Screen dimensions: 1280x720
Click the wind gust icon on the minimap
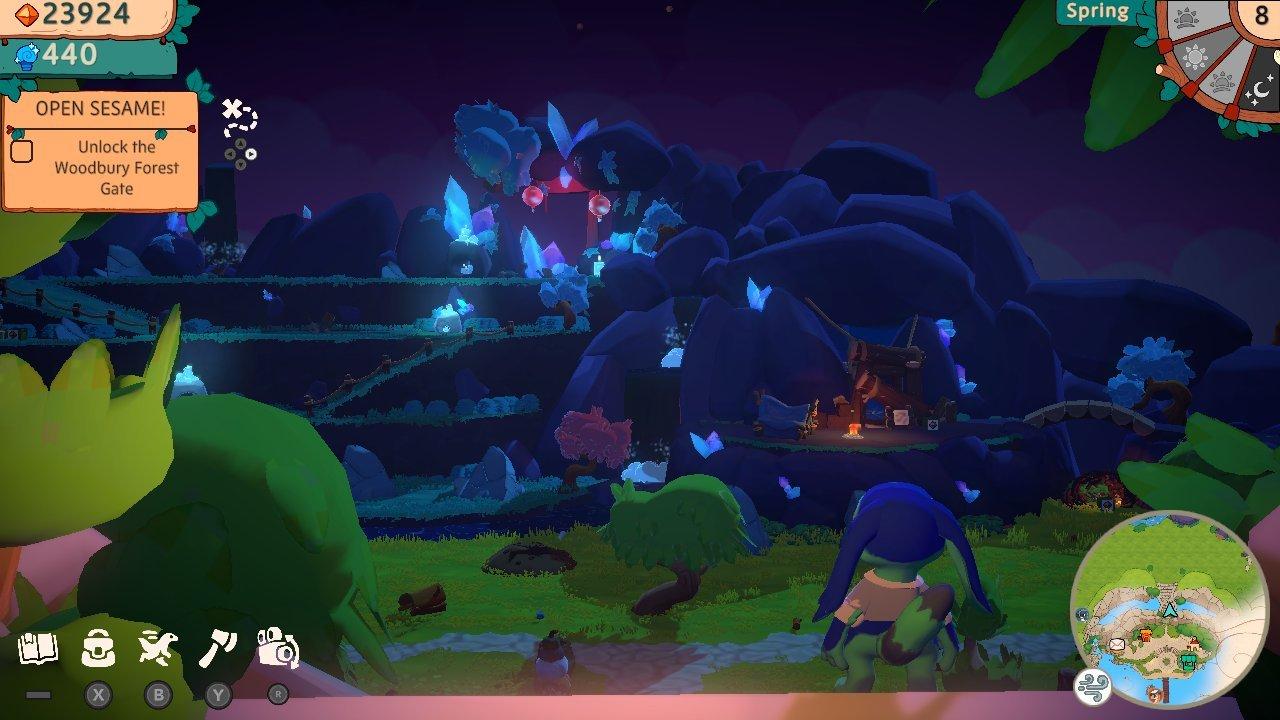tap(1092, 687)
